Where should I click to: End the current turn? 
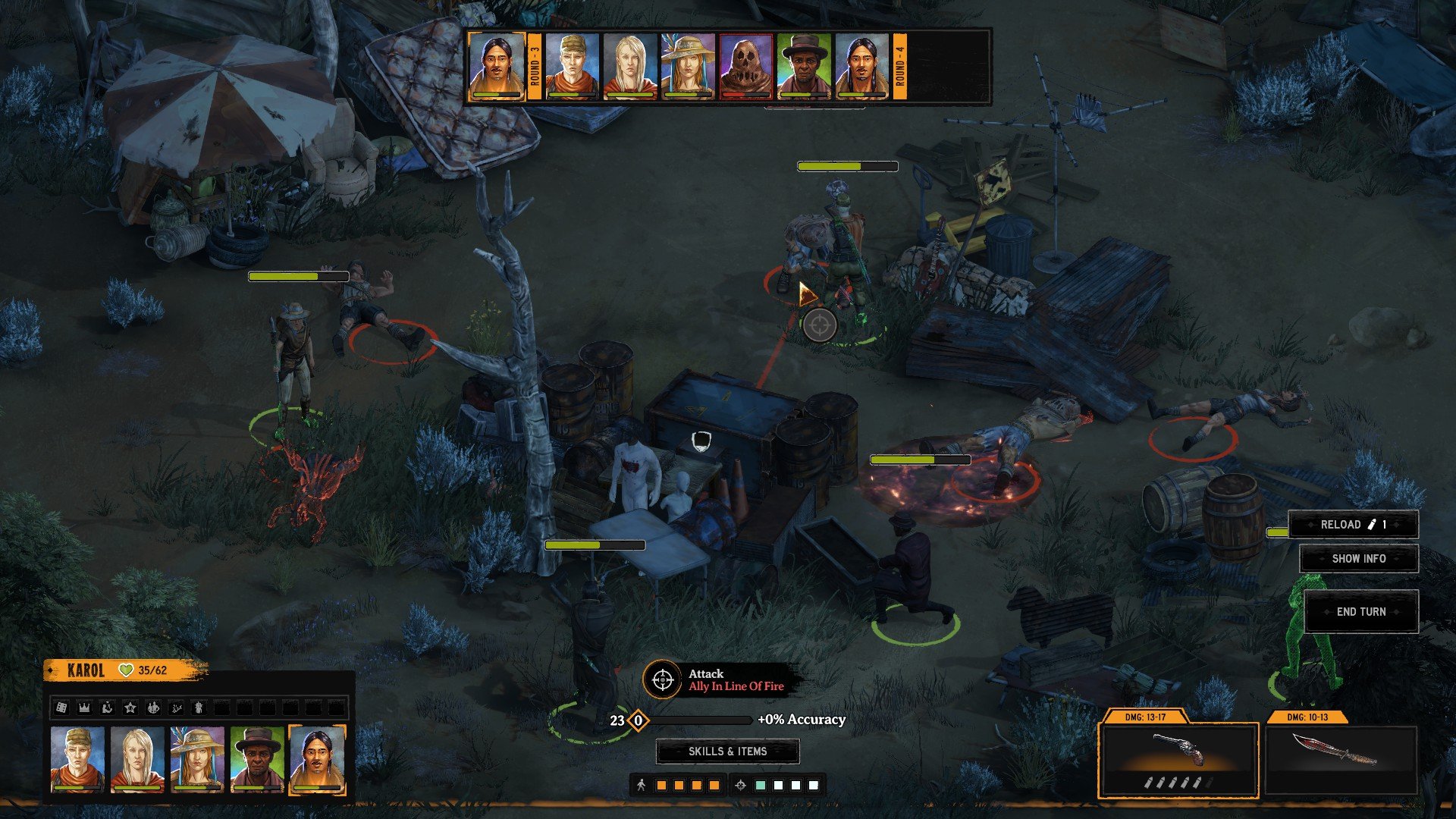(1361, 611)
